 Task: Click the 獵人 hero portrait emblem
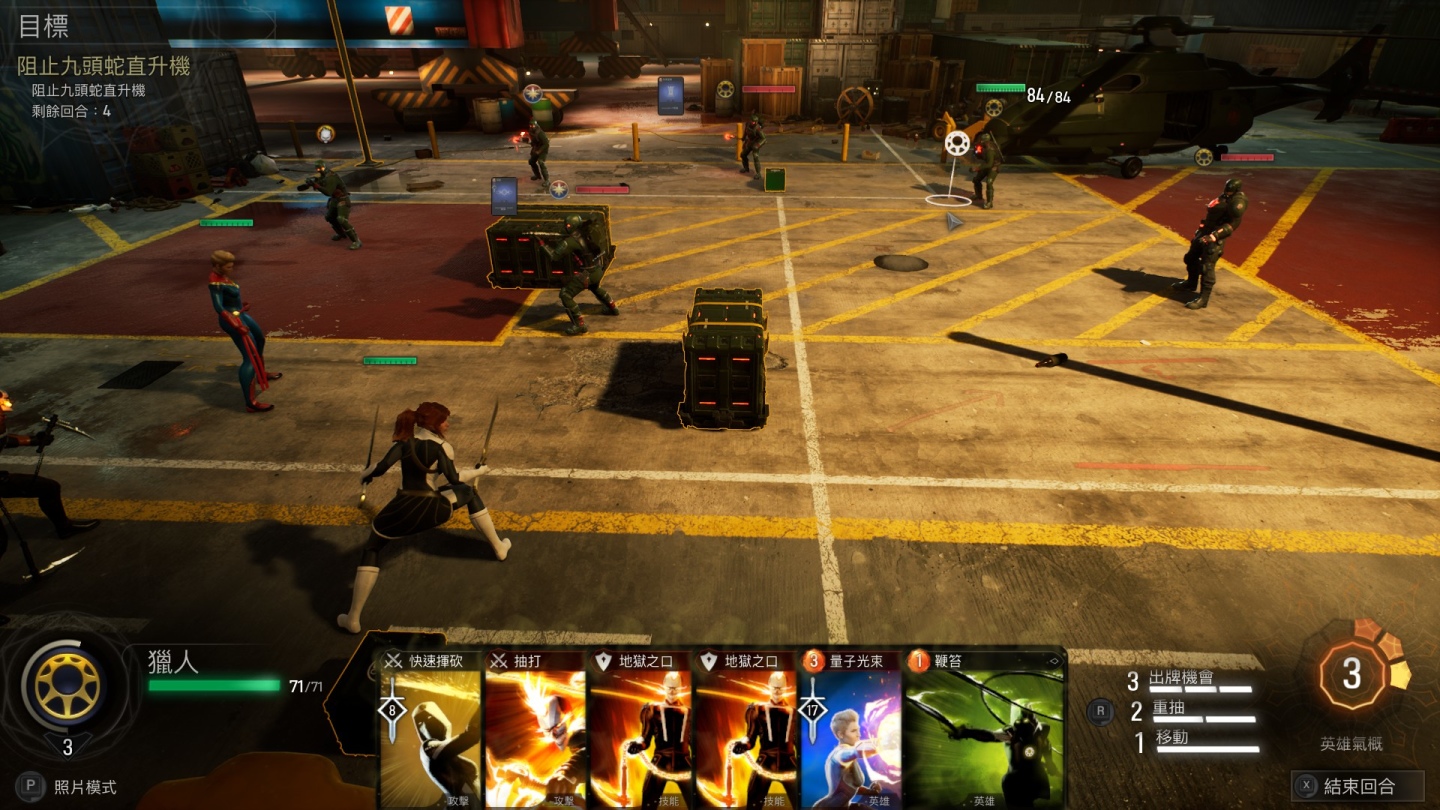[68, 687]
